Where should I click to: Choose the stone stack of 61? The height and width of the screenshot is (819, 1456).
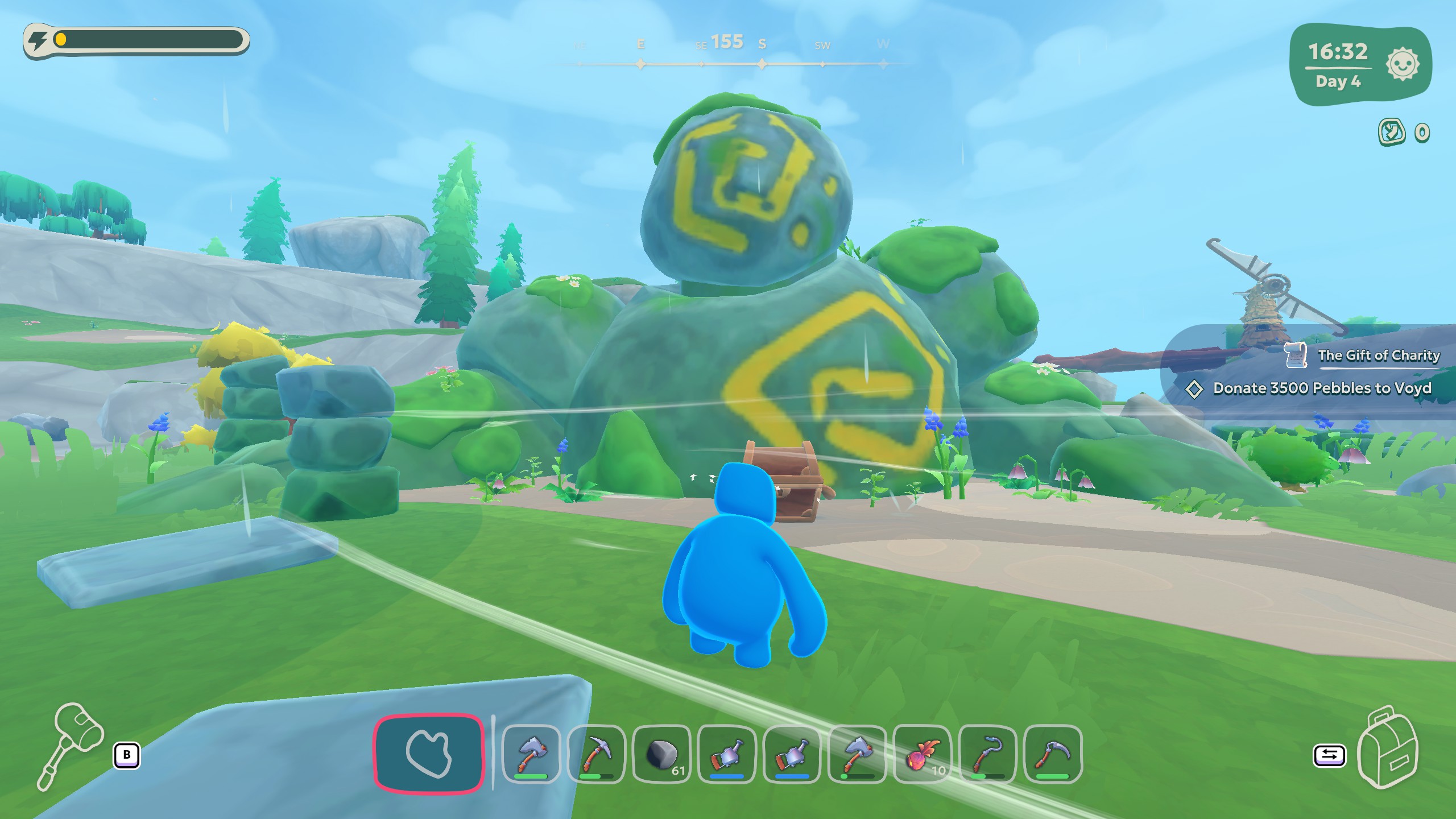(661, 754)
